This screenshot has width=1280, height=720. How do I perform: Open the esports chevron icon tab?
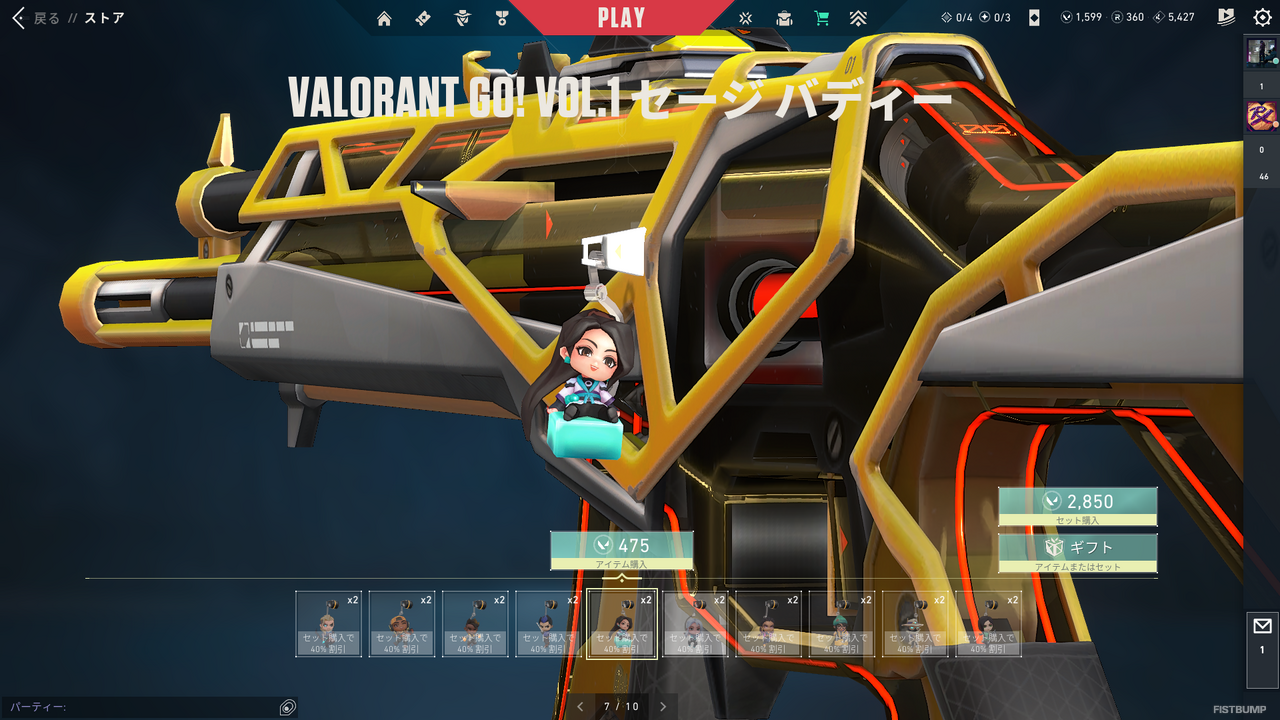[859, 18]
